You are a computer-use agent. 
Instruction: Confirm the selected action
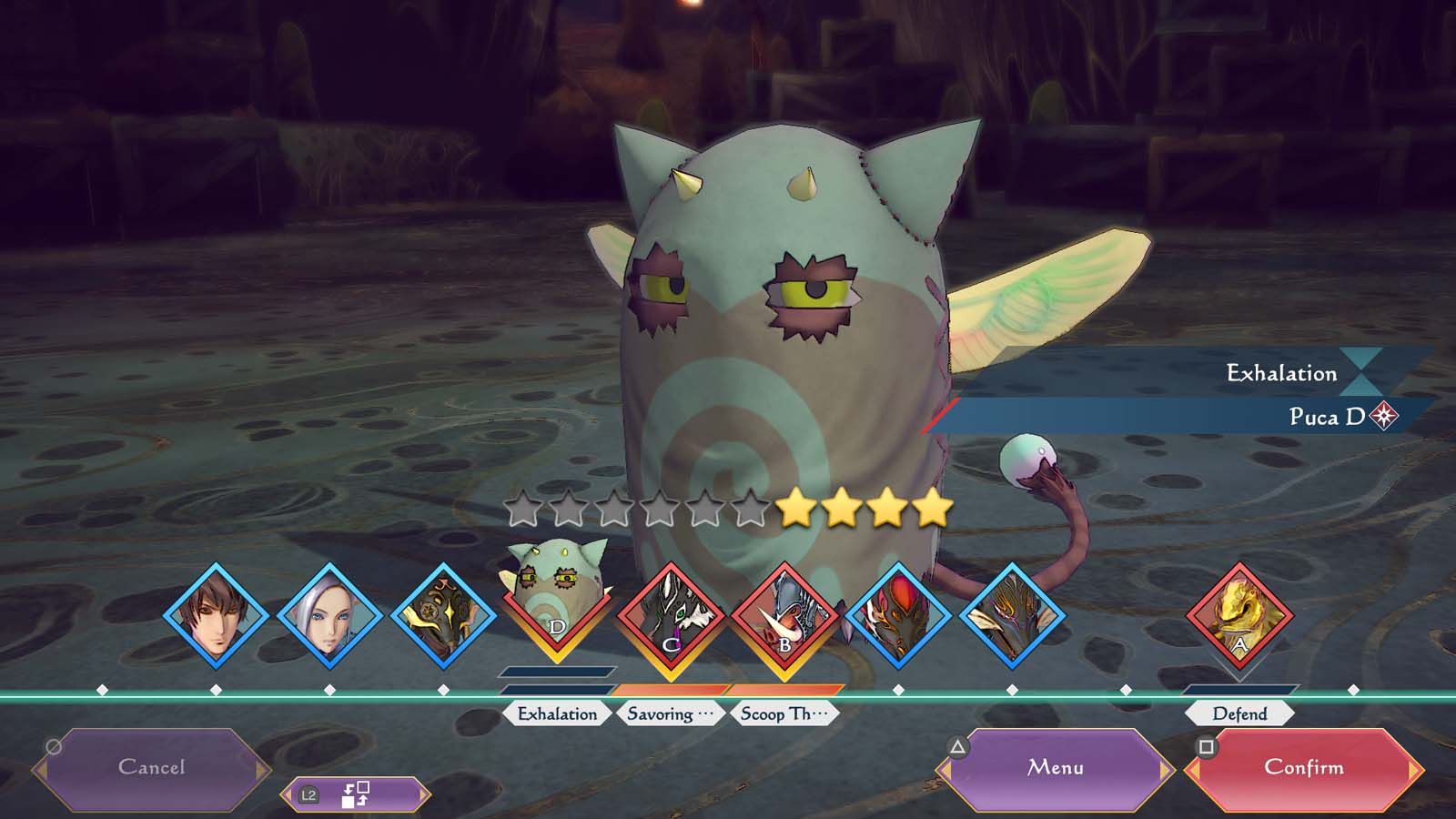tap(1303, 768)
